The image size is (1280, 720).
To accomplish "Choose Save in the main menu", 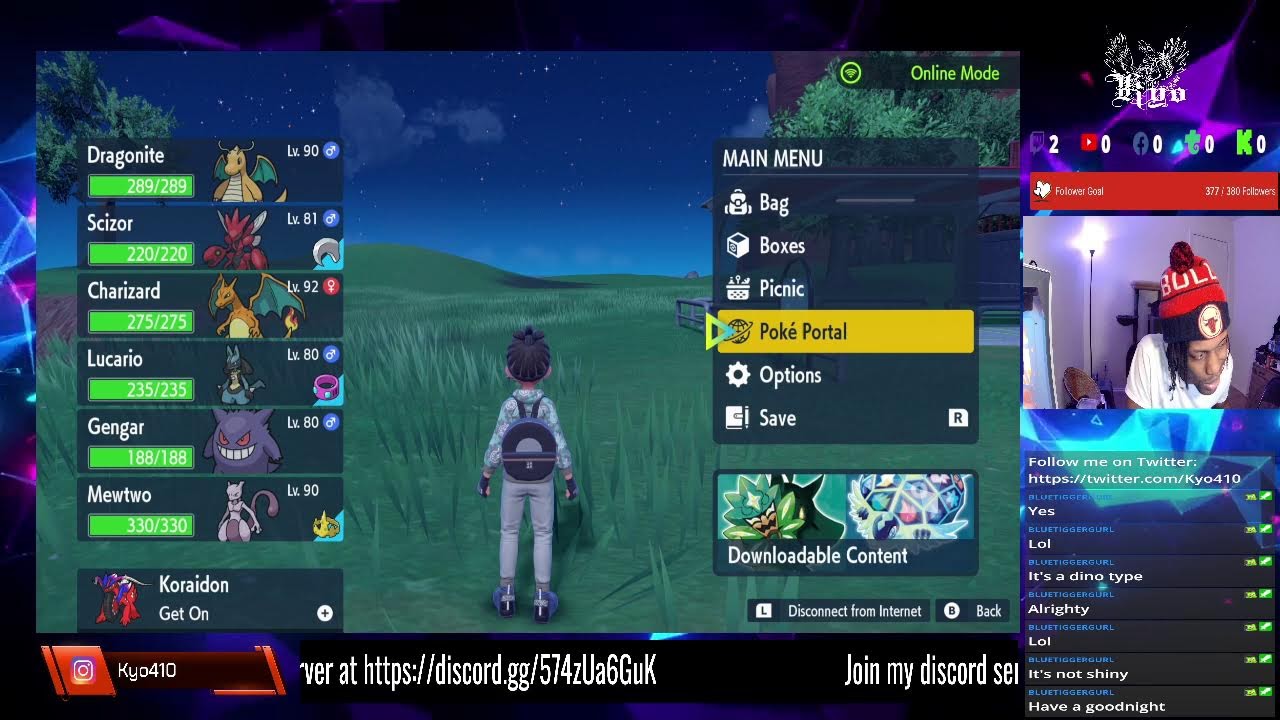I will point(845,418).
